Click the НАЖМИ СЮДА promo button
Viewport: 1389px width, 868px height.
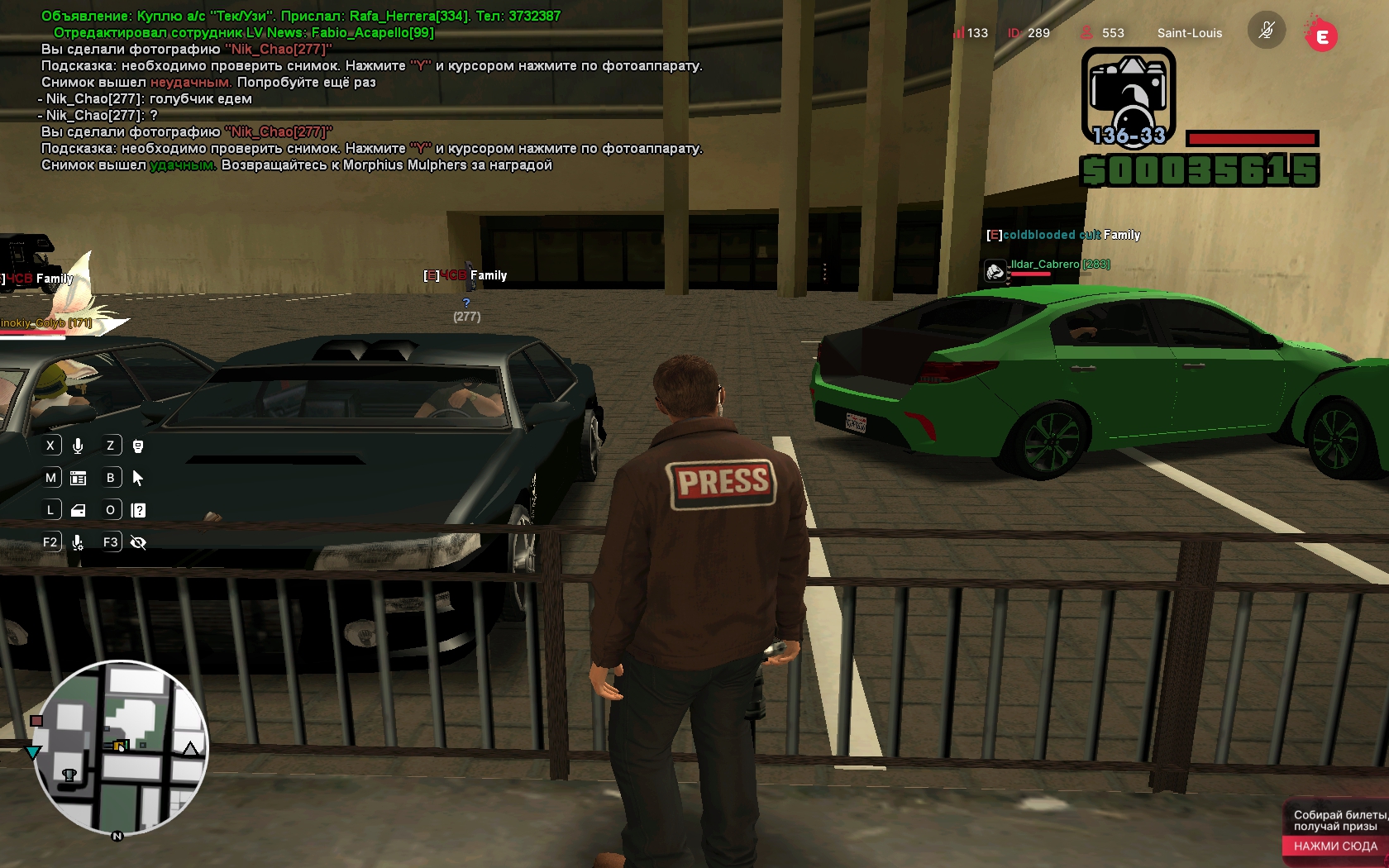tap(1334, 846)
